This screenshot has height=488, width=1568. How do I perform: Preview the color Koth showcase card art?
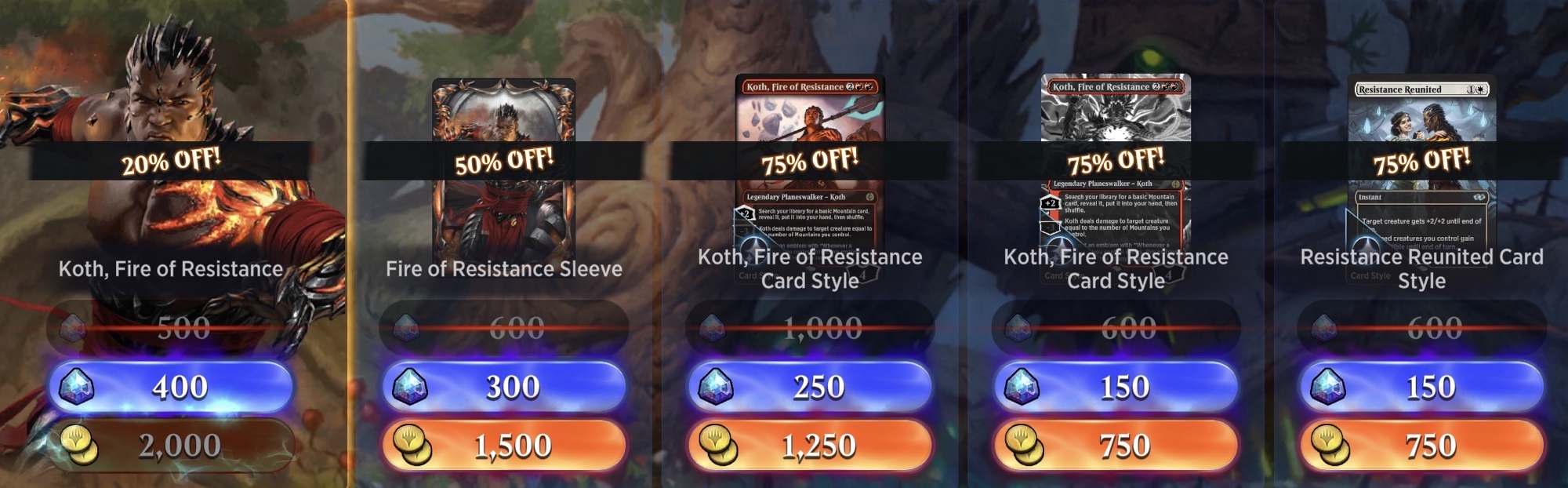(810, 118)
